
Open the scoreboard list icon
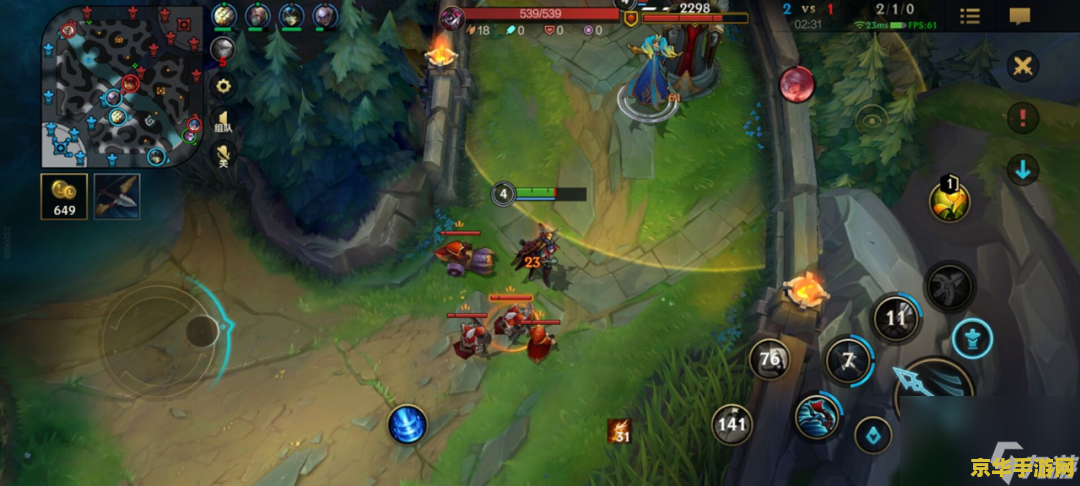[x=970, y=16]
